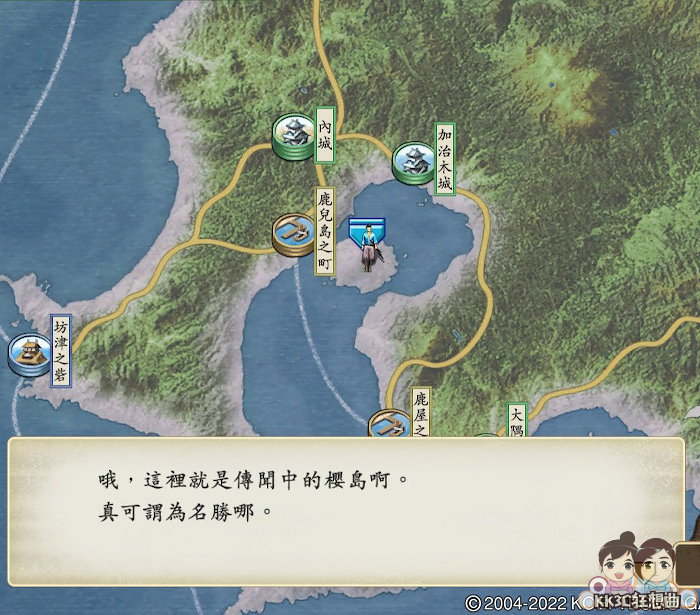Select the 內城 castle marker

[x=293, y=136]
